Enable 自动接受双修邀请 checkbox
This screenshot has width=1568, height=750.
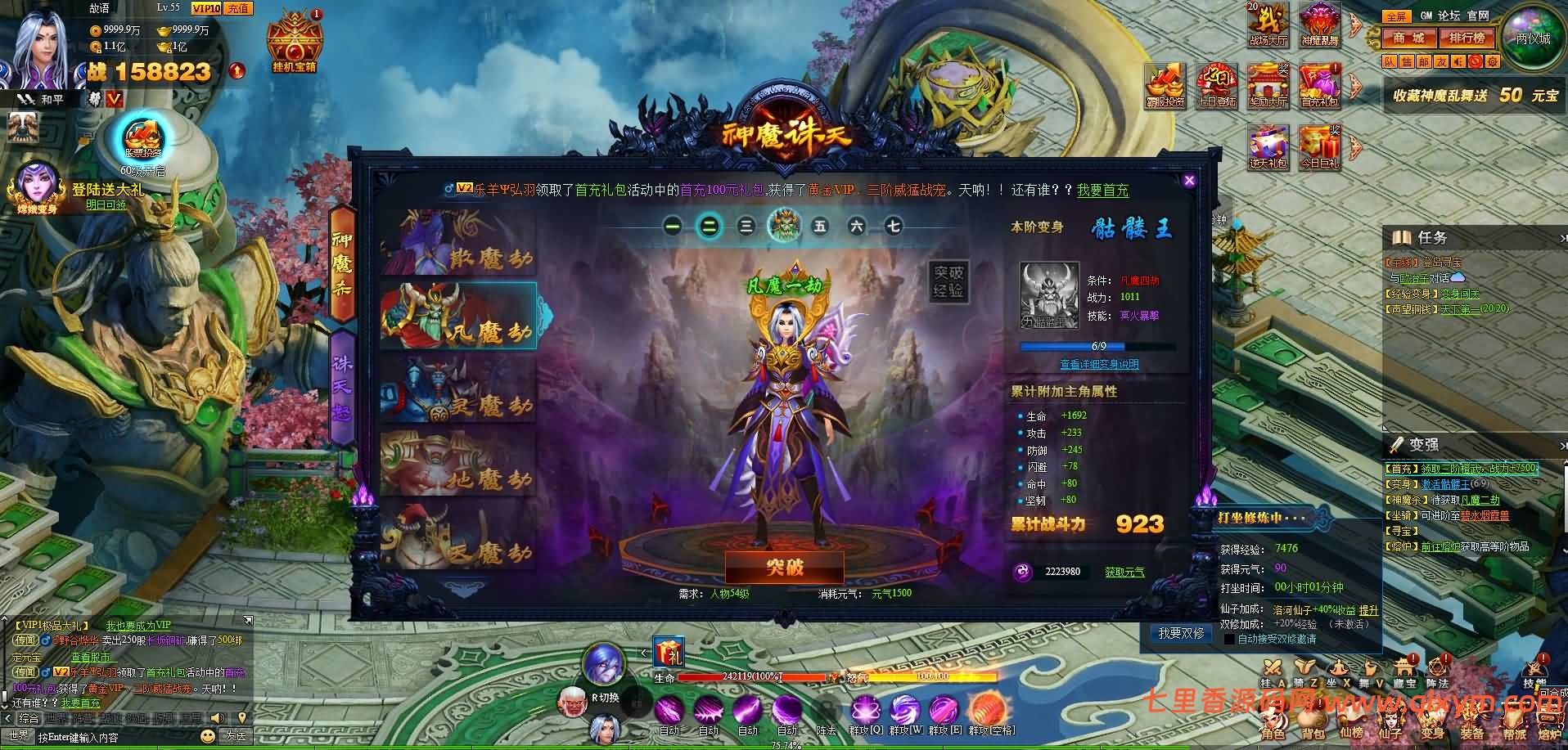point(1230,639)
